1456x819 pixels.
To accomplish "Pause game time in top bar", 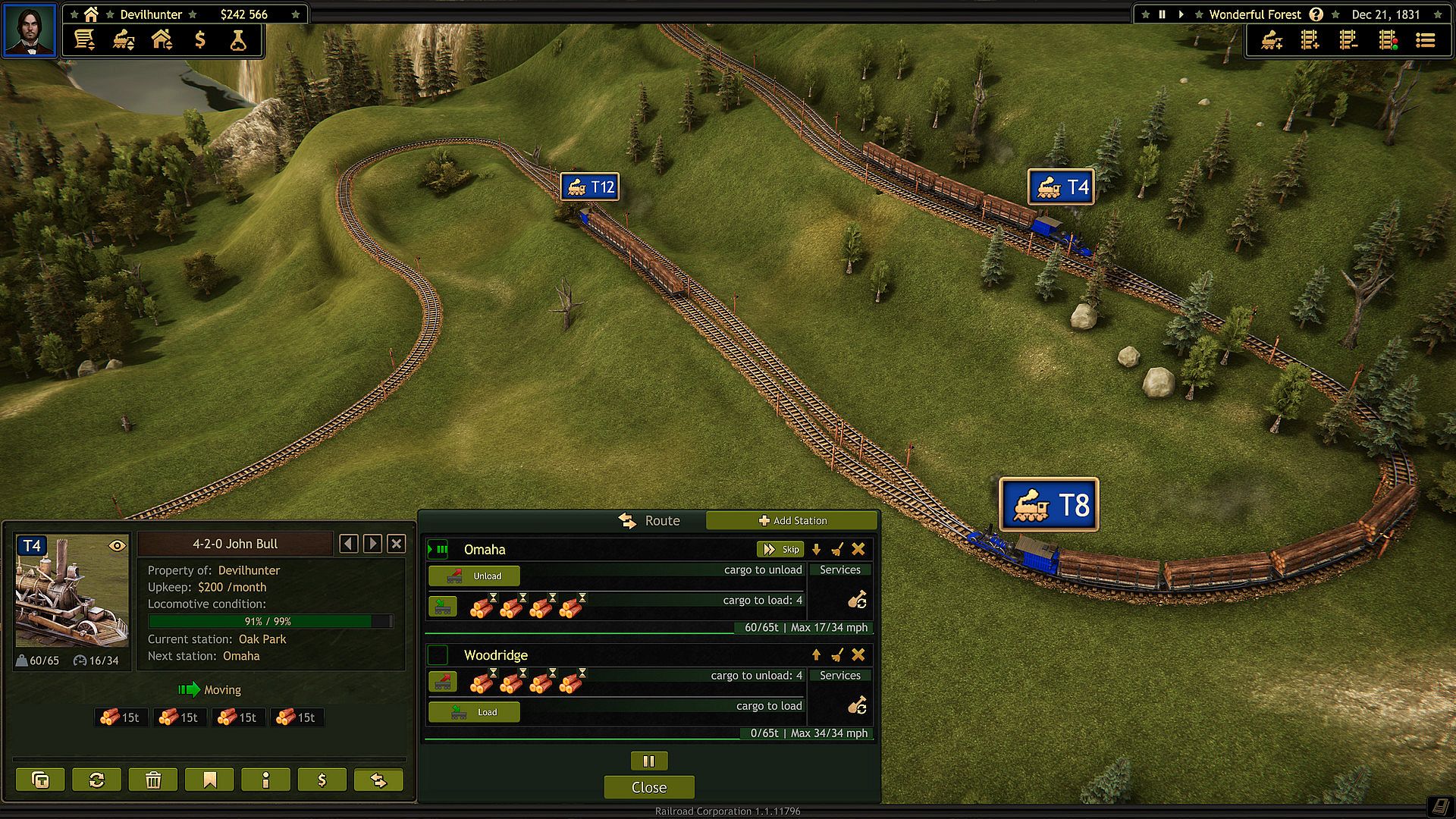I will (1162, 14).
